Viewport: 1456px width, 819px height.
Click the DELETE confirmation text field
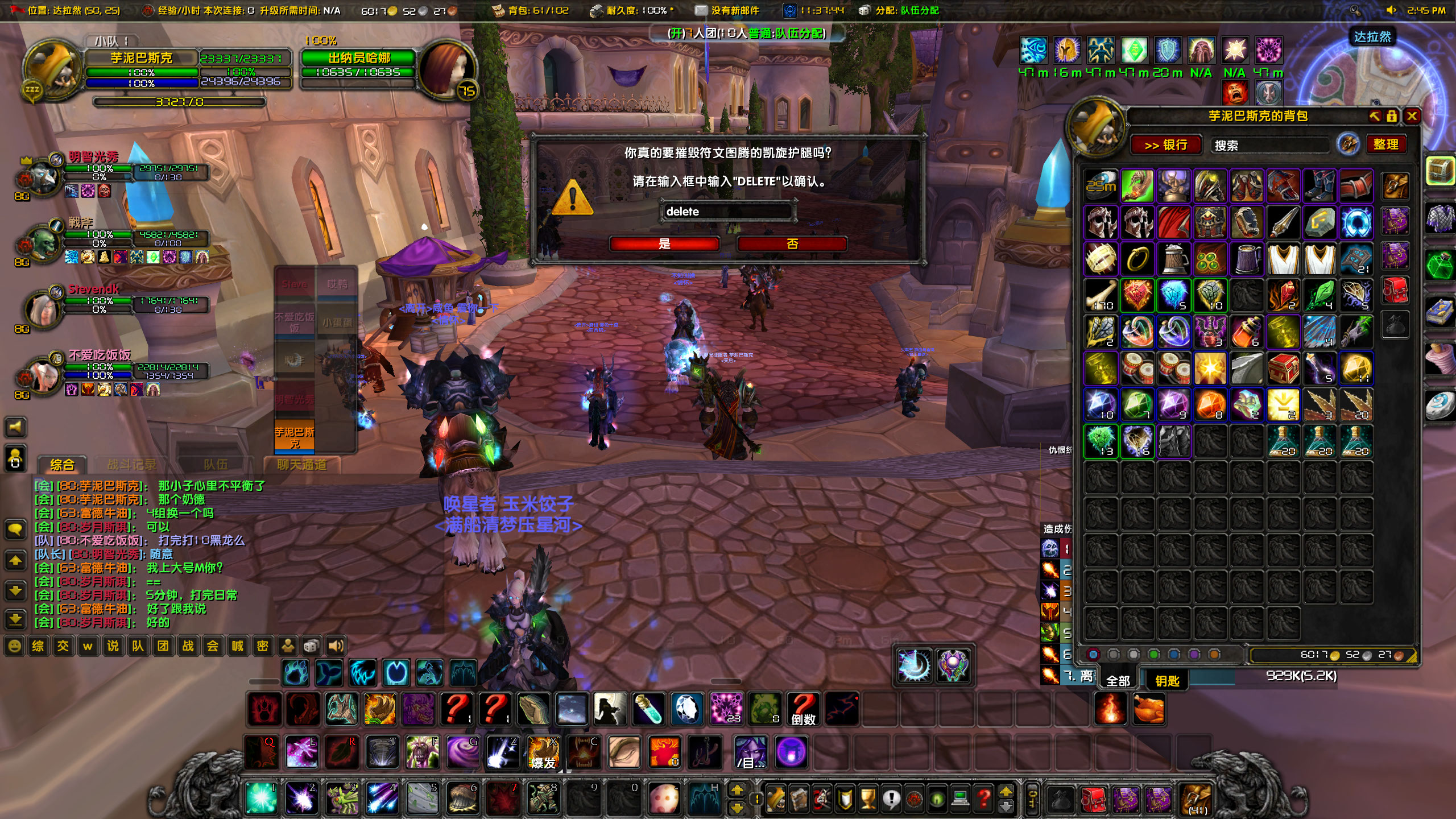click(x=728, y=211)
